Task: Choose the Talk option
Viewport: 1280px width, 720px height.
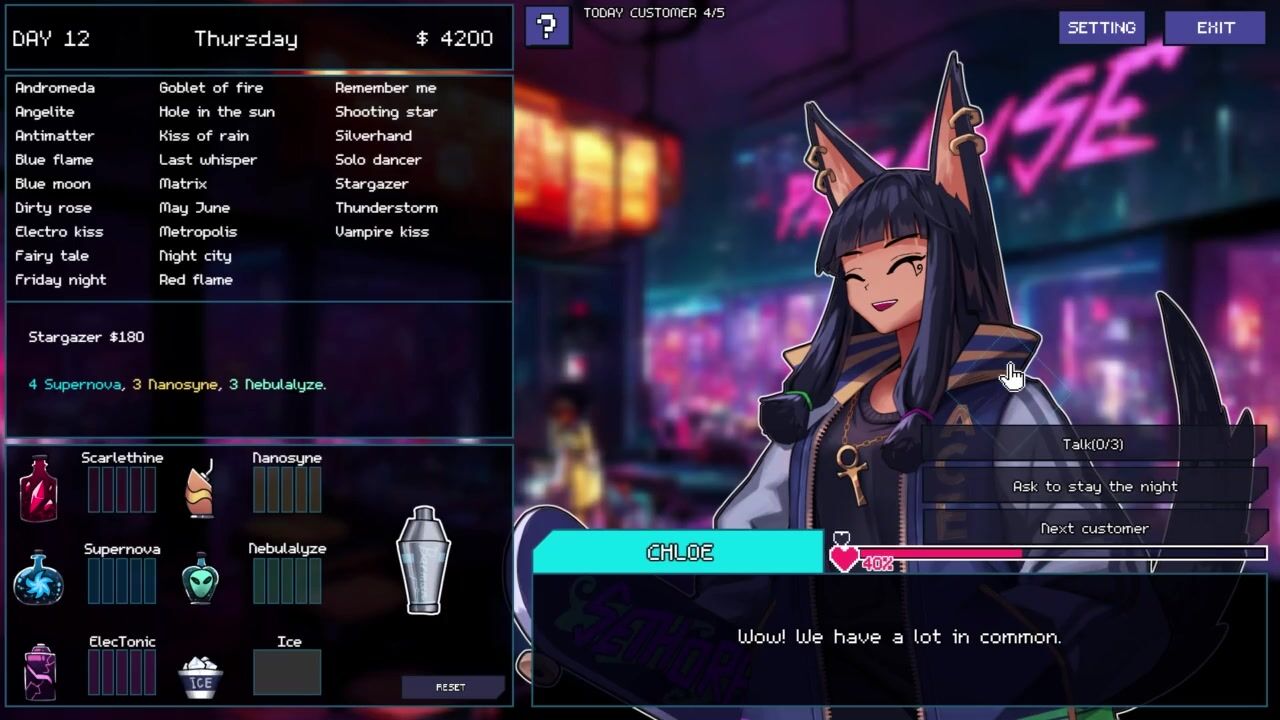Action: click(1093, 444)
